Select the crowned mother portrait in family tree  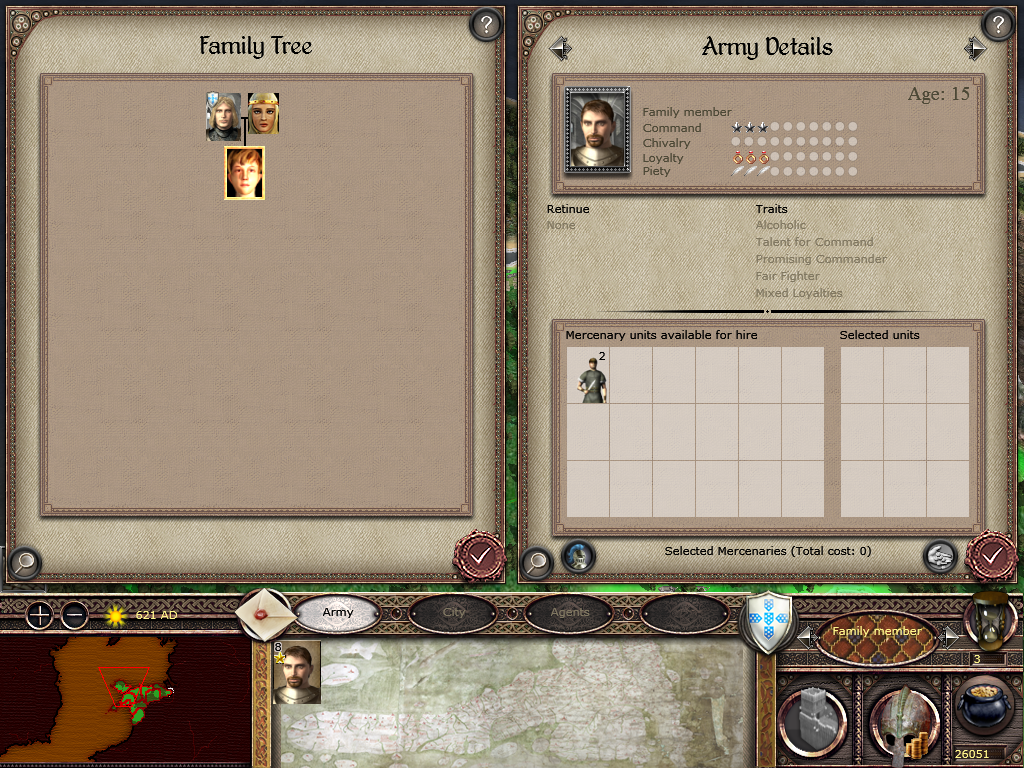coord(263,114)
